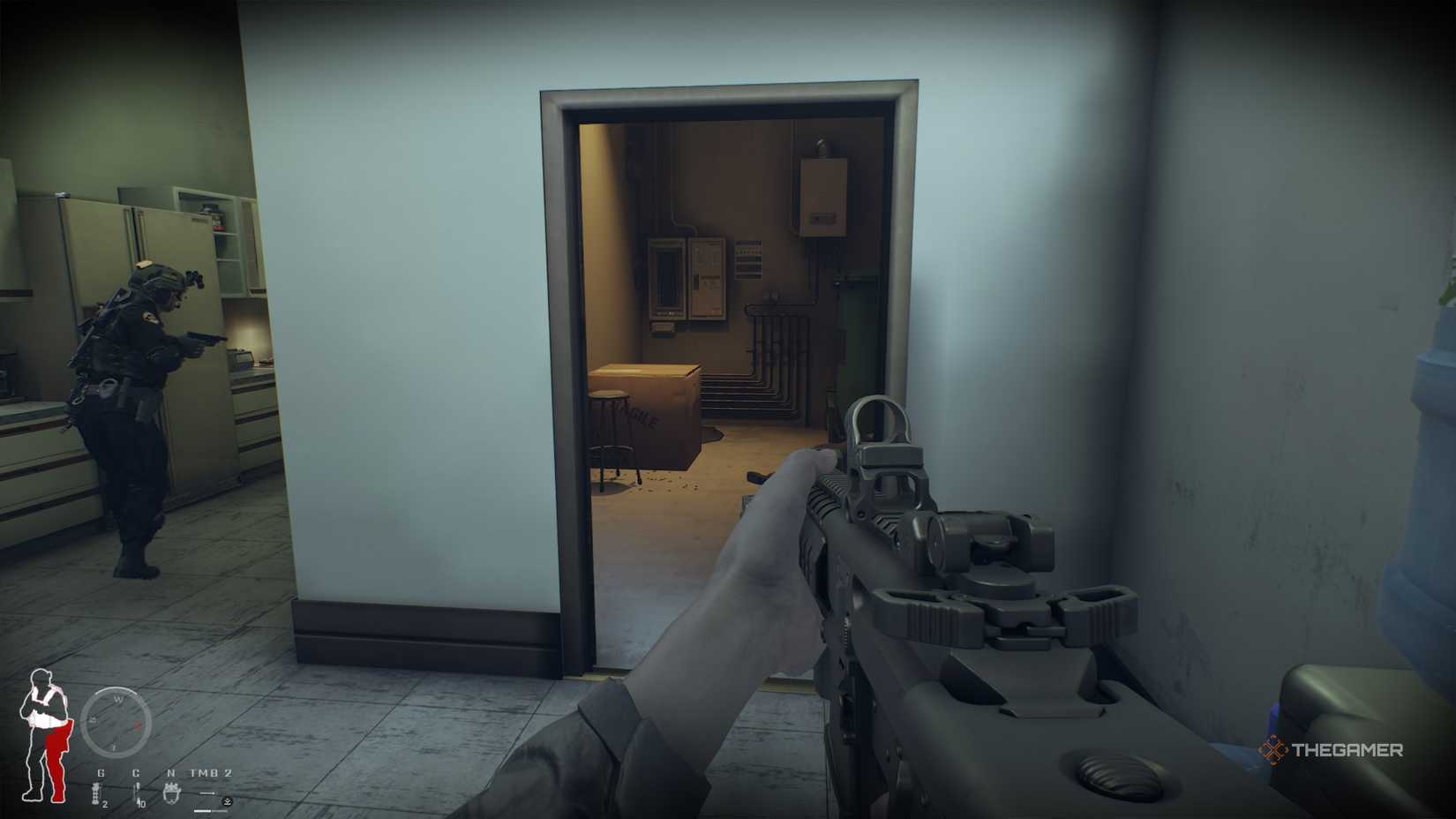
Task: Select the stance arrow icon under TMB 2
Action: [x=227, y=801]
